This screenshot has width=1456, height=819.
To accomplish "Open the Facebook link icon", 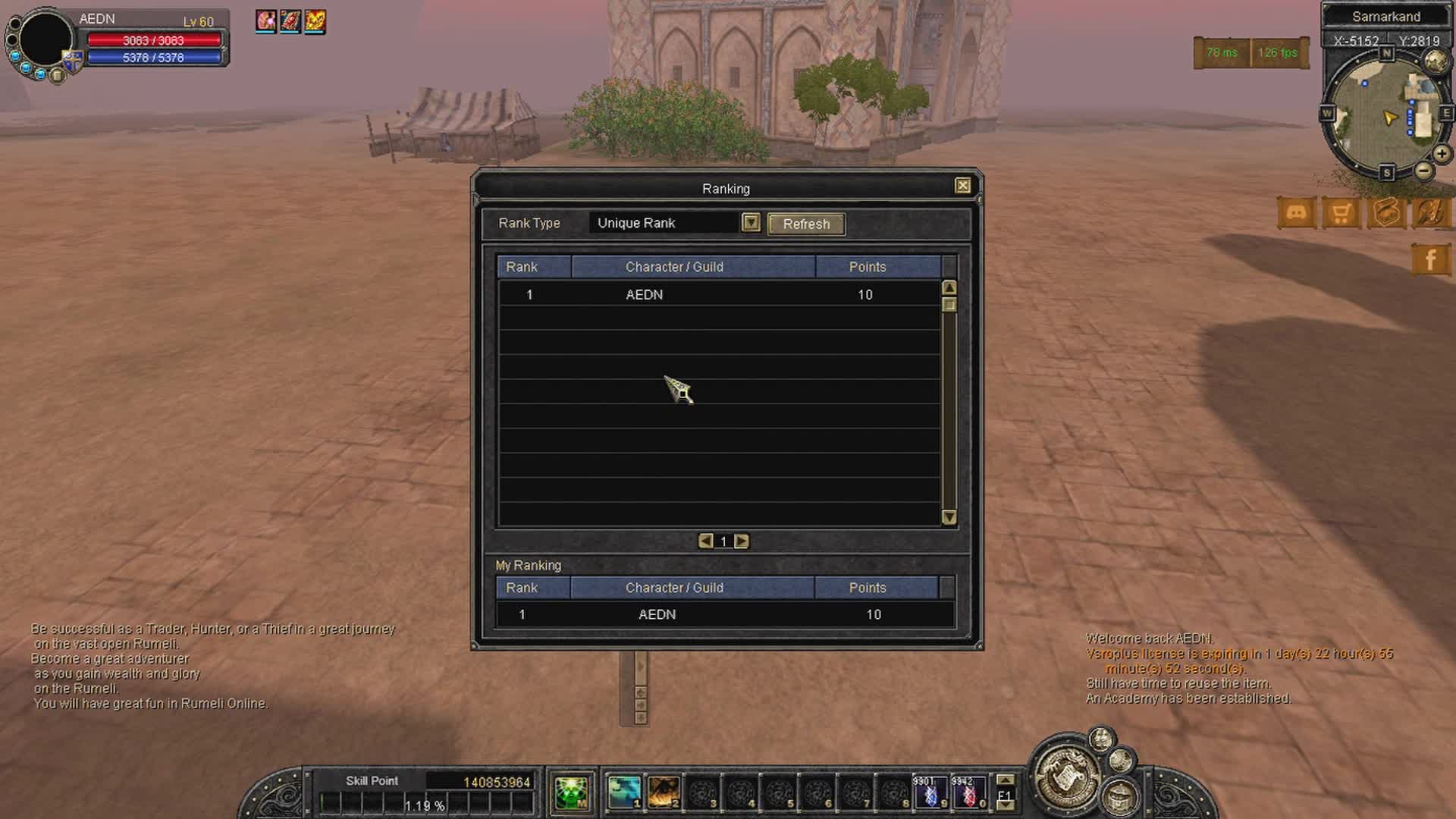I will click(x=1430, y=259).
